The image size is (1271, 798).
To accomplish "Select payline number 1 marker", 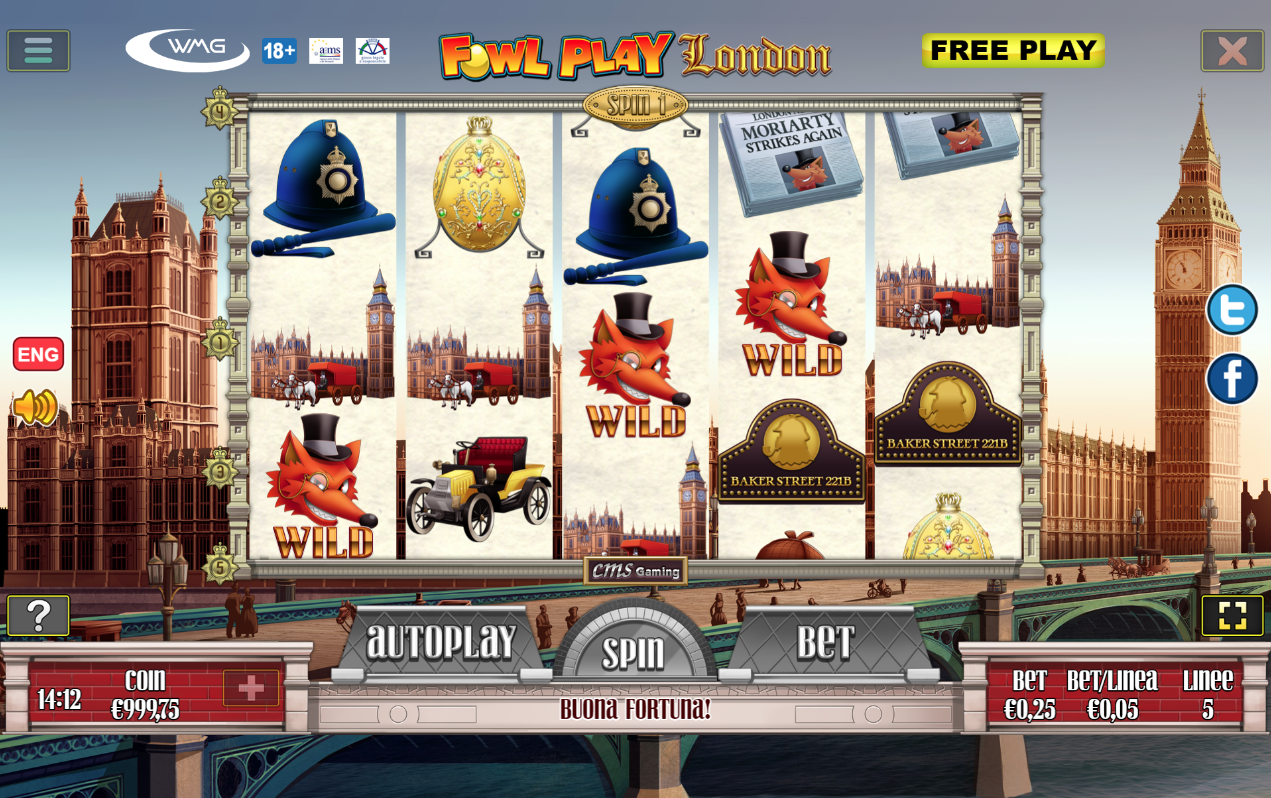I will click(220, 342).
